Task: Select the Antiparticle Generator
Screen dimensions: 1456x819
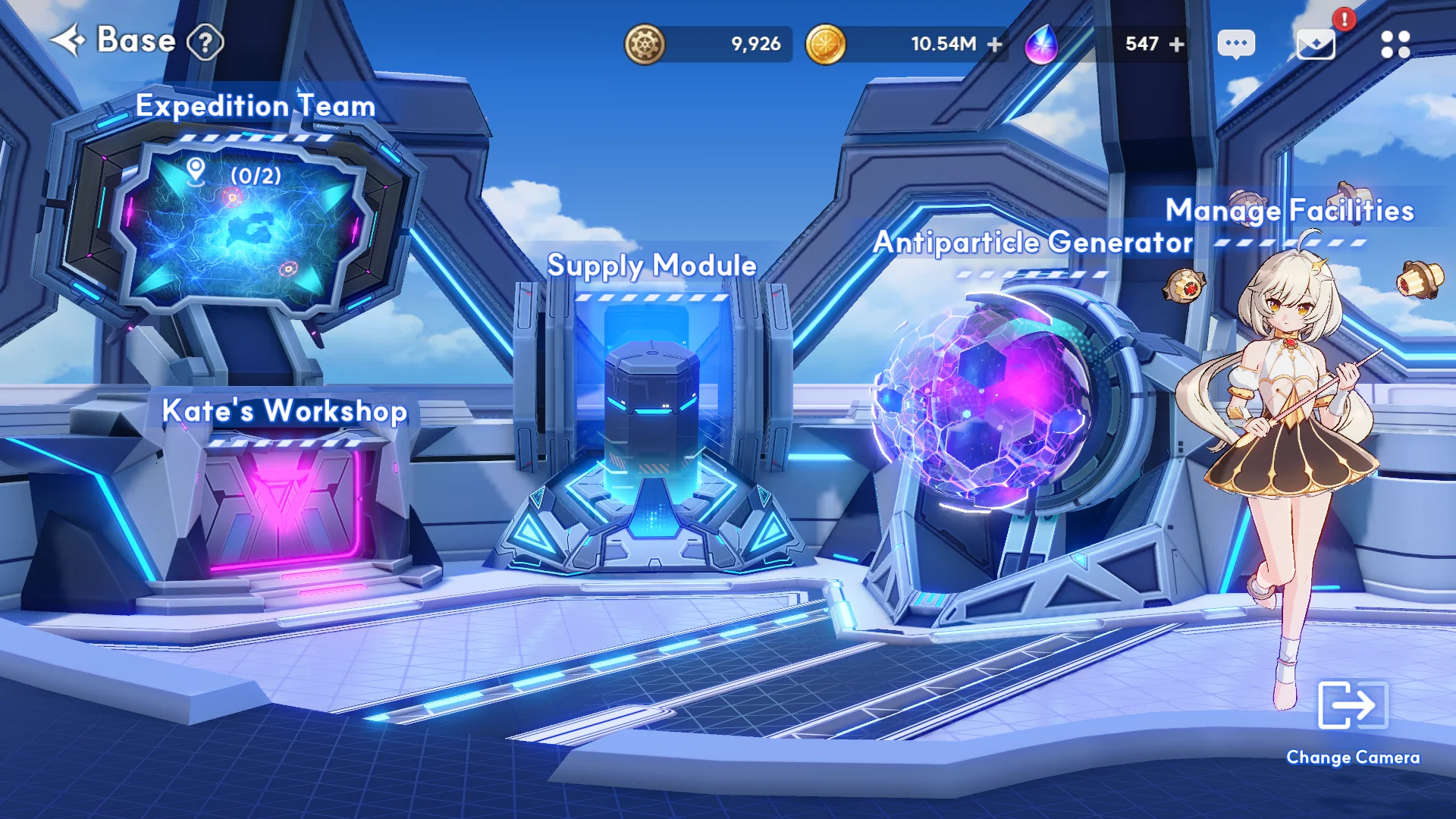Action: [1033, 243]
